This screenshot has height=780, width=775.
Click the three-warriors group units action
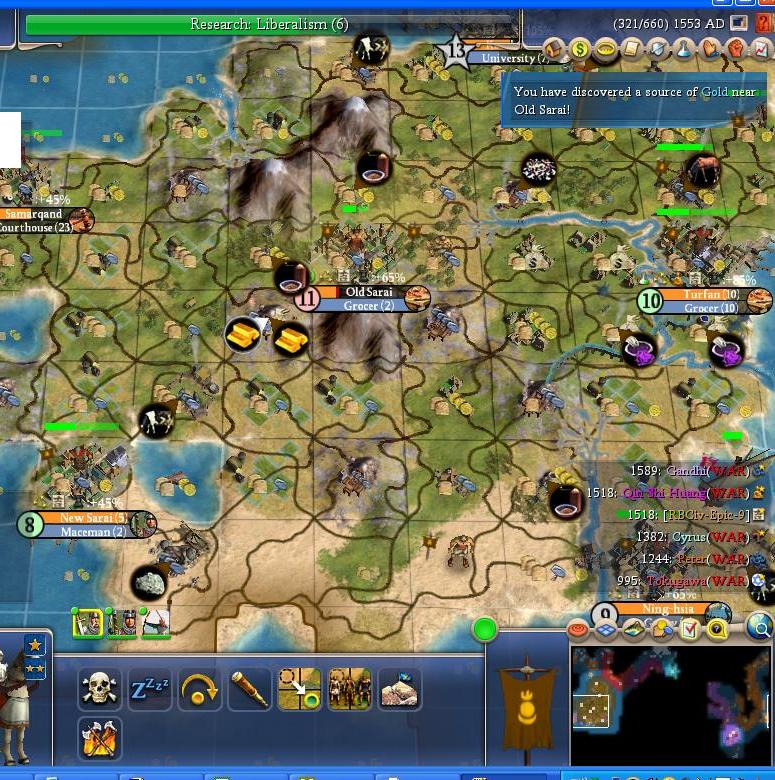tap(350, 689)
